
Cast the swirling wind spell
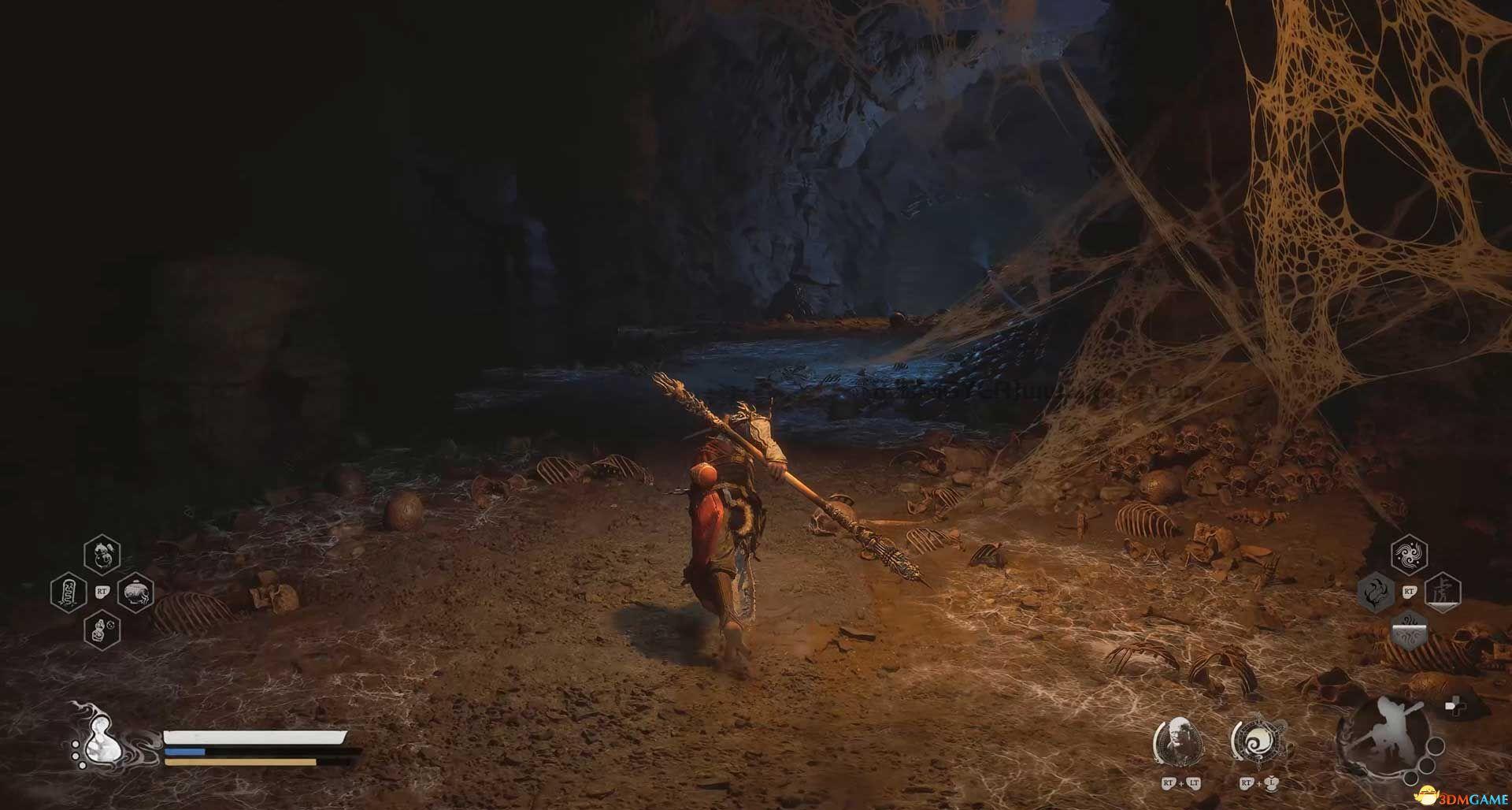coord(1409,555)
